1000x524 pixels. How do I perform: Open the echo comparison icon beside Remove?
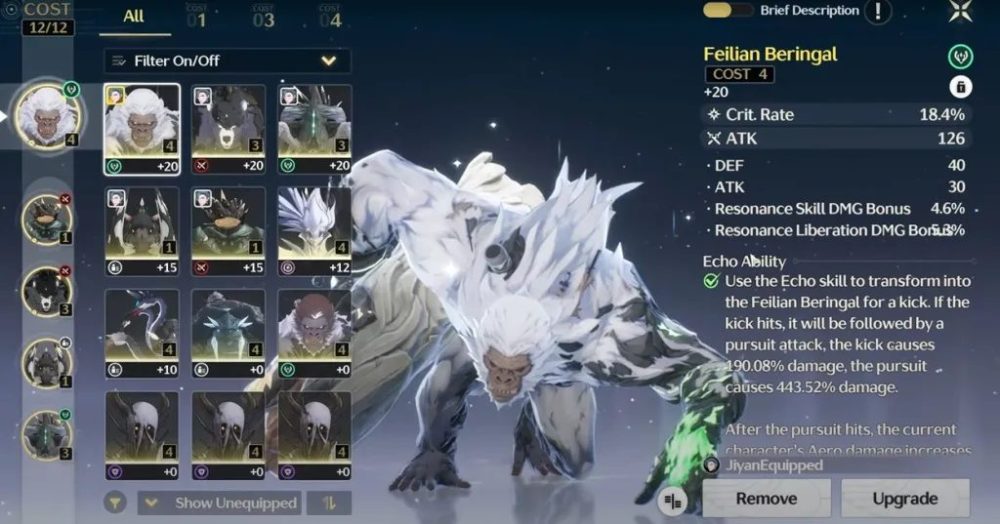tap(675, 498)
